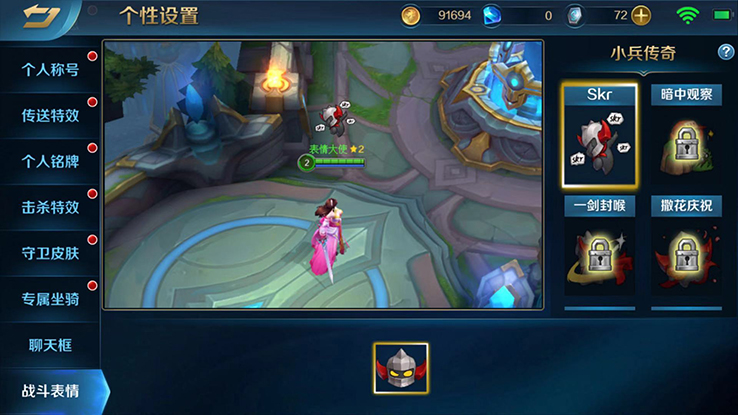The height and width of the screenshot is (415, 738).
Task: Select the Skr emote card
Action: coord(599,136)
